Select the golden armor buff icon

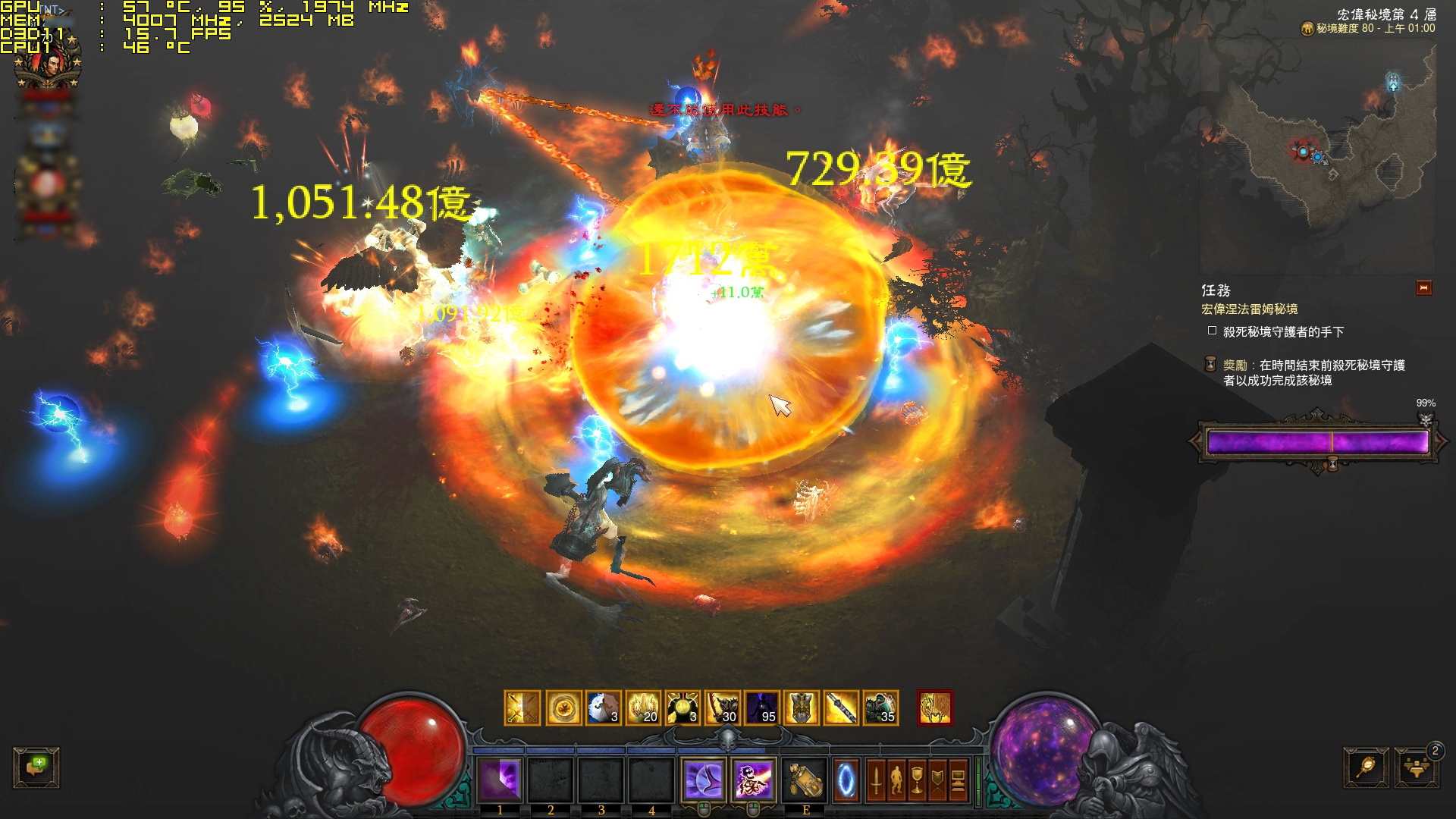[x=801, y=708]
